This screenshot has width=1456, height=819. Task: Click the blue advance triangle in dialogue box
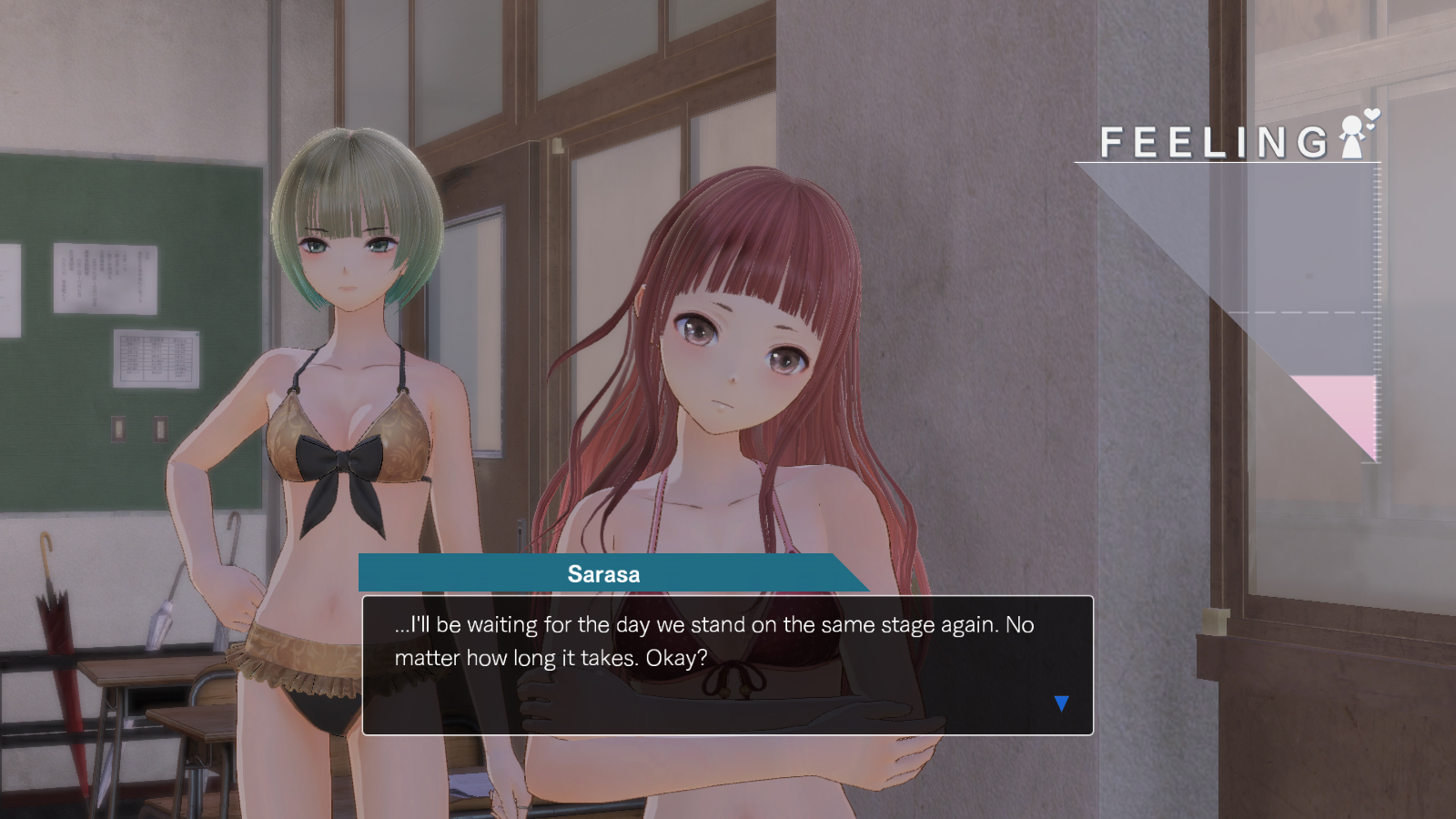pyautogui.click(x=1061, y=702)
